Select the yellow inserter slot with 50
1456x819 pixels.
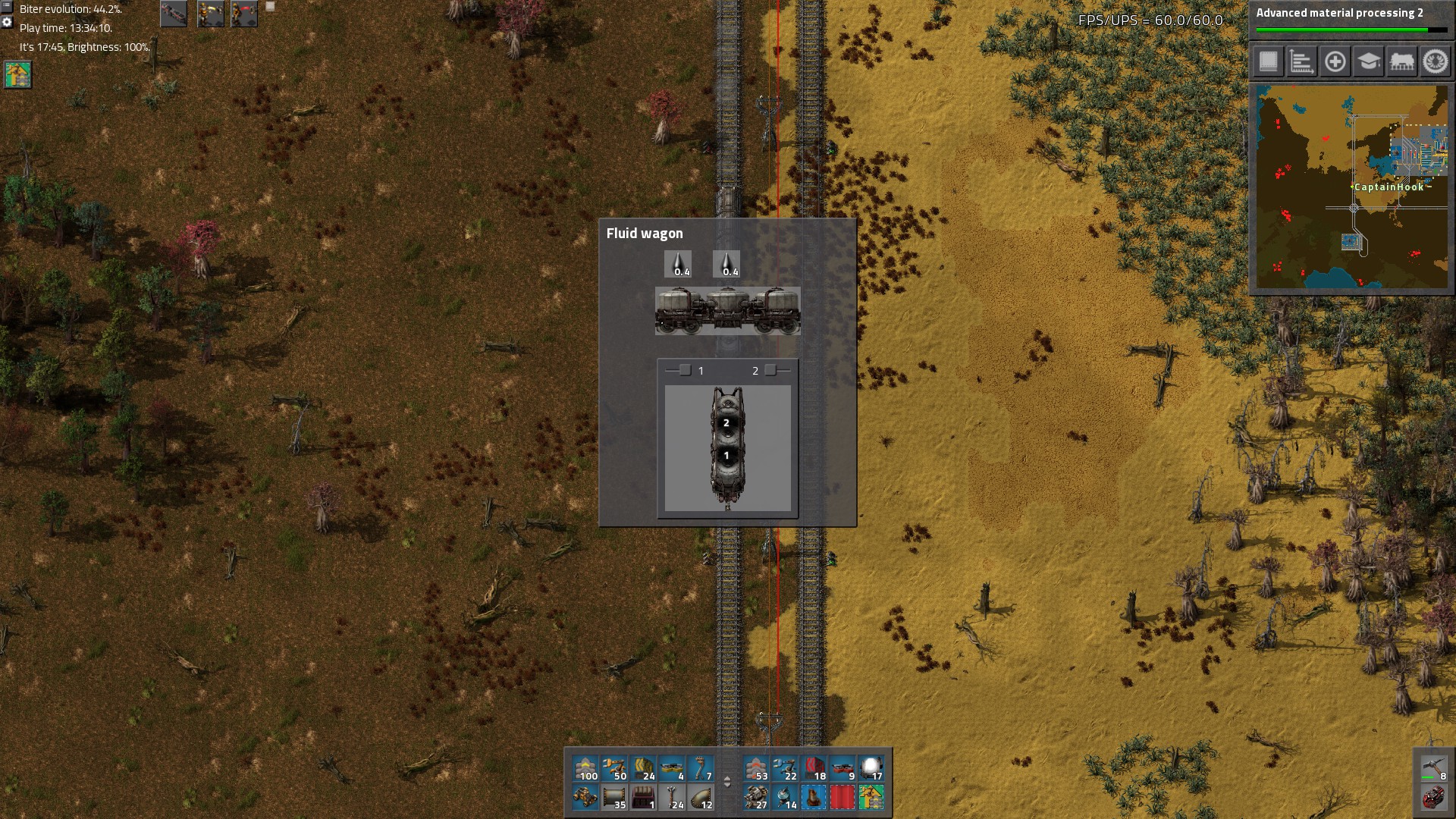614,768
